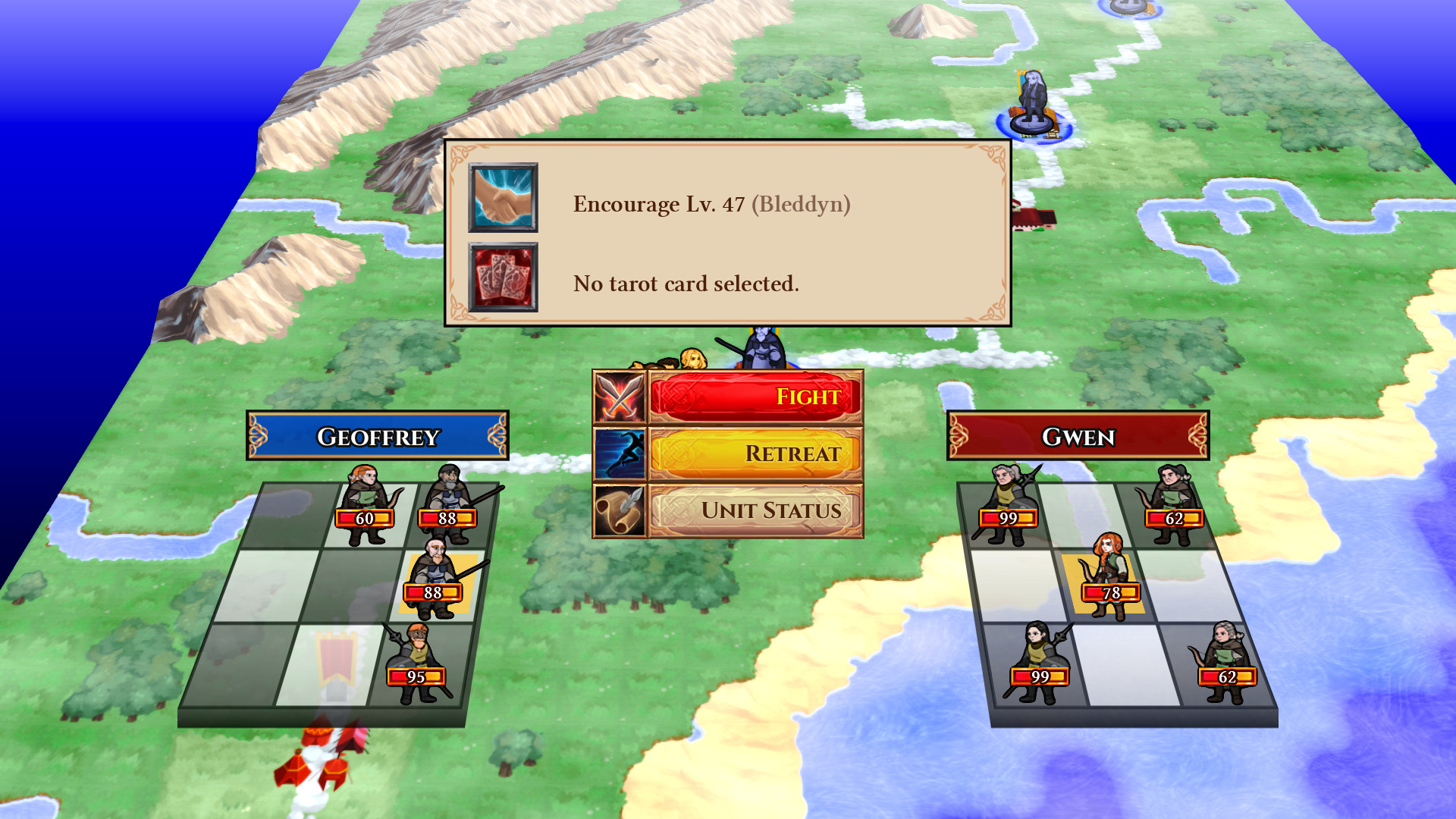The width and height of the screenshot is (1456, 819).
Task: Click the handshake Encourage skill icon
Action: 503,197
